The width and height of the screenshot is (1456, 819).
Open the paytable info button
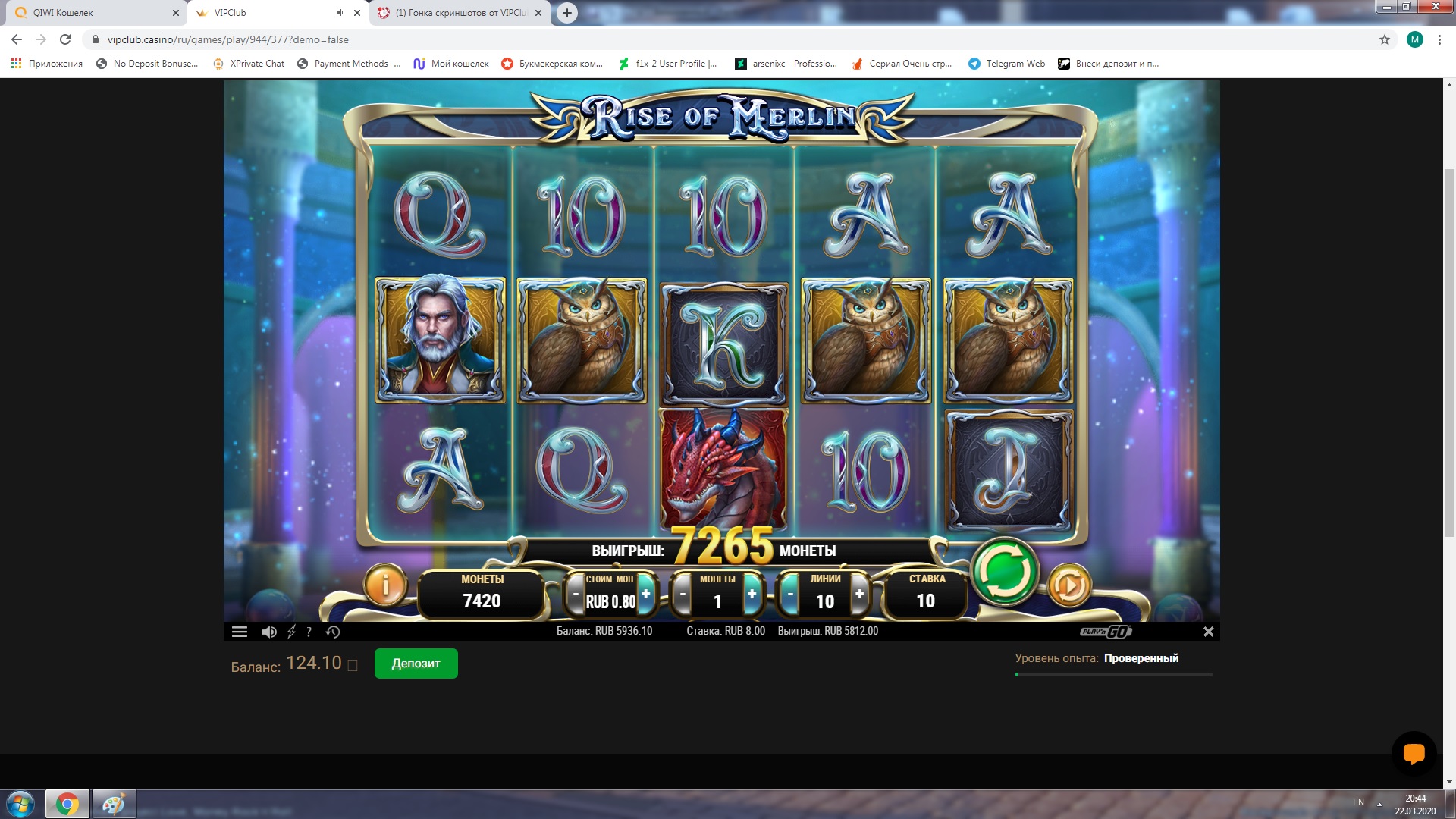click(x=385, y=585)
